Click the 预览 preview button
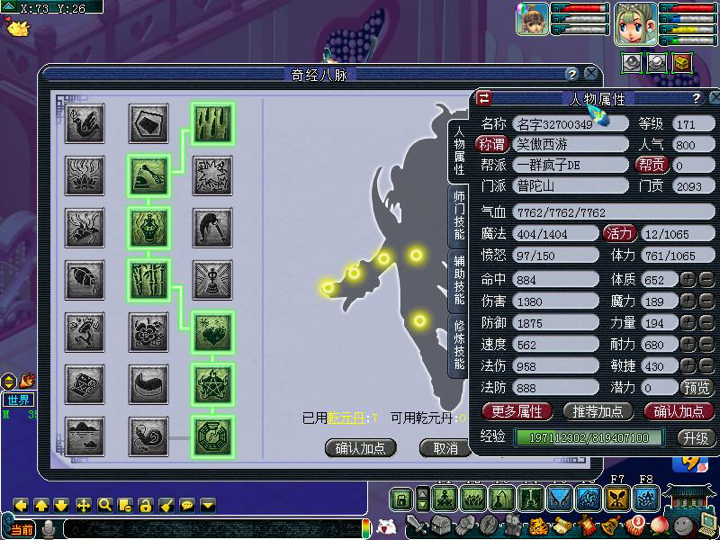The height and width of the screenshot is (540, 720). click(697, 387)
